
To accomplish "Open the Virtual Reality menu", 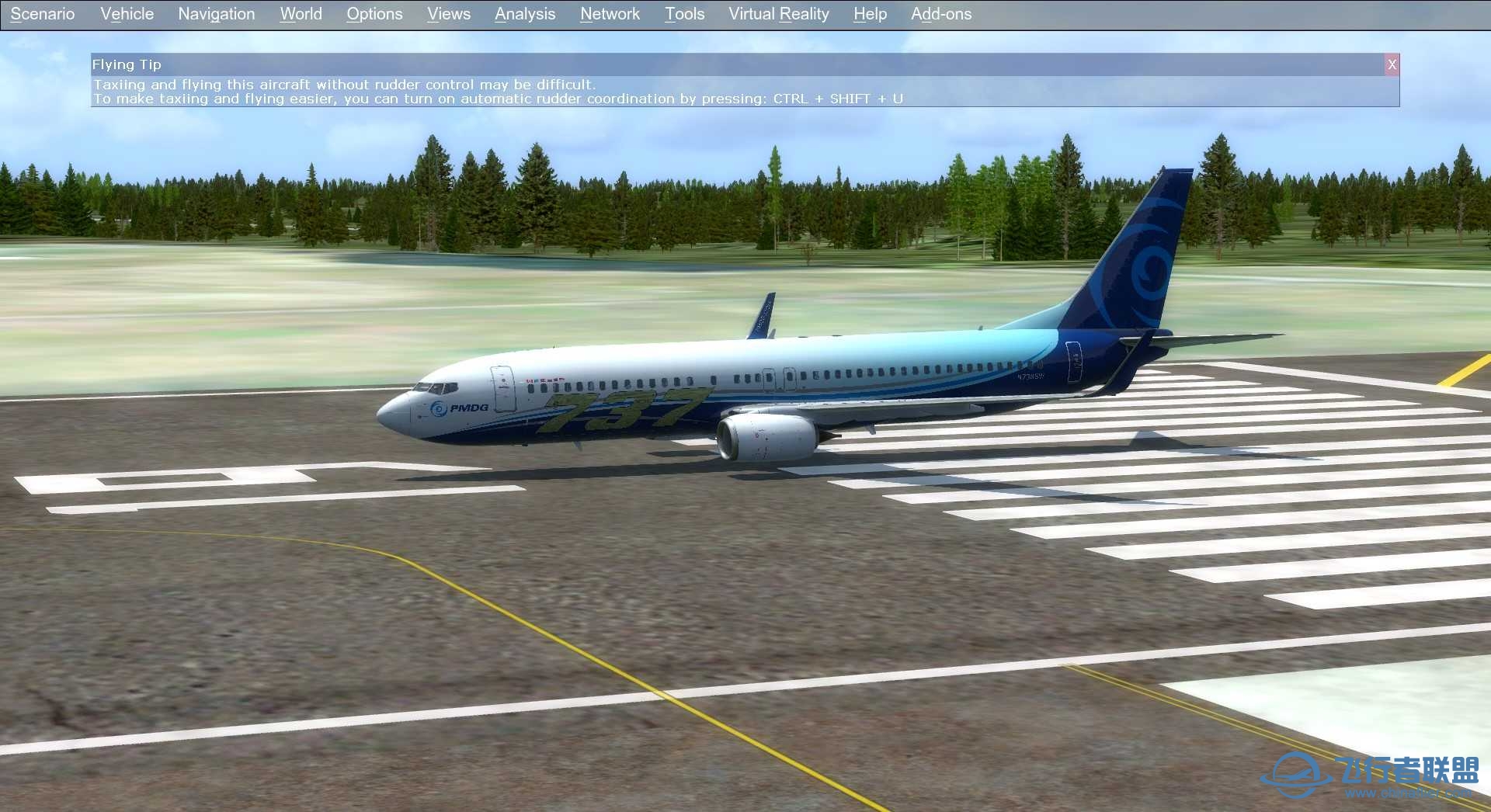I will pyautogui.click(x=777, y=13).
